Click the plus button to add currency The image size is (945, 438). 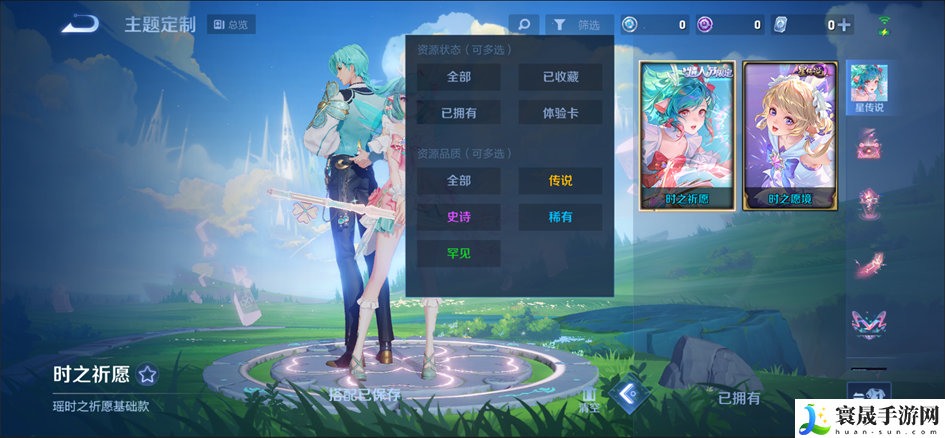[845, 25]
